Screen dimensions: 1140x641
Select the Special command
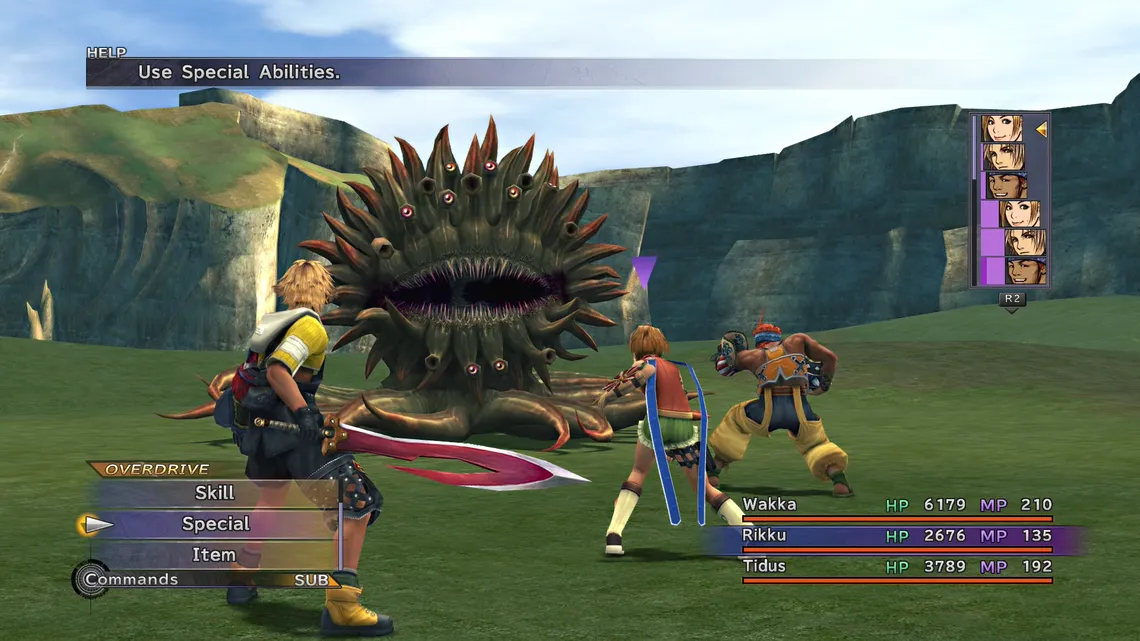215,524
